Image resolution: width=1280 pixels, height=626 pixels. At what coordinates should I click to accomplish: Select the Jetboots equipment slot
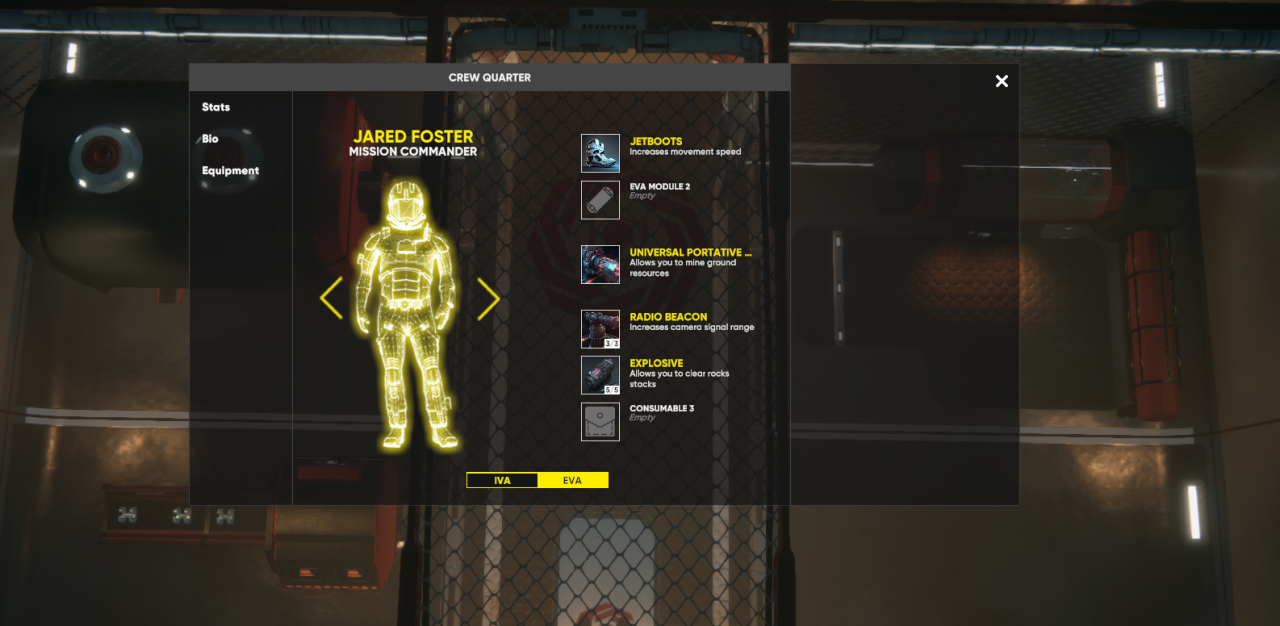pos(601,153)
